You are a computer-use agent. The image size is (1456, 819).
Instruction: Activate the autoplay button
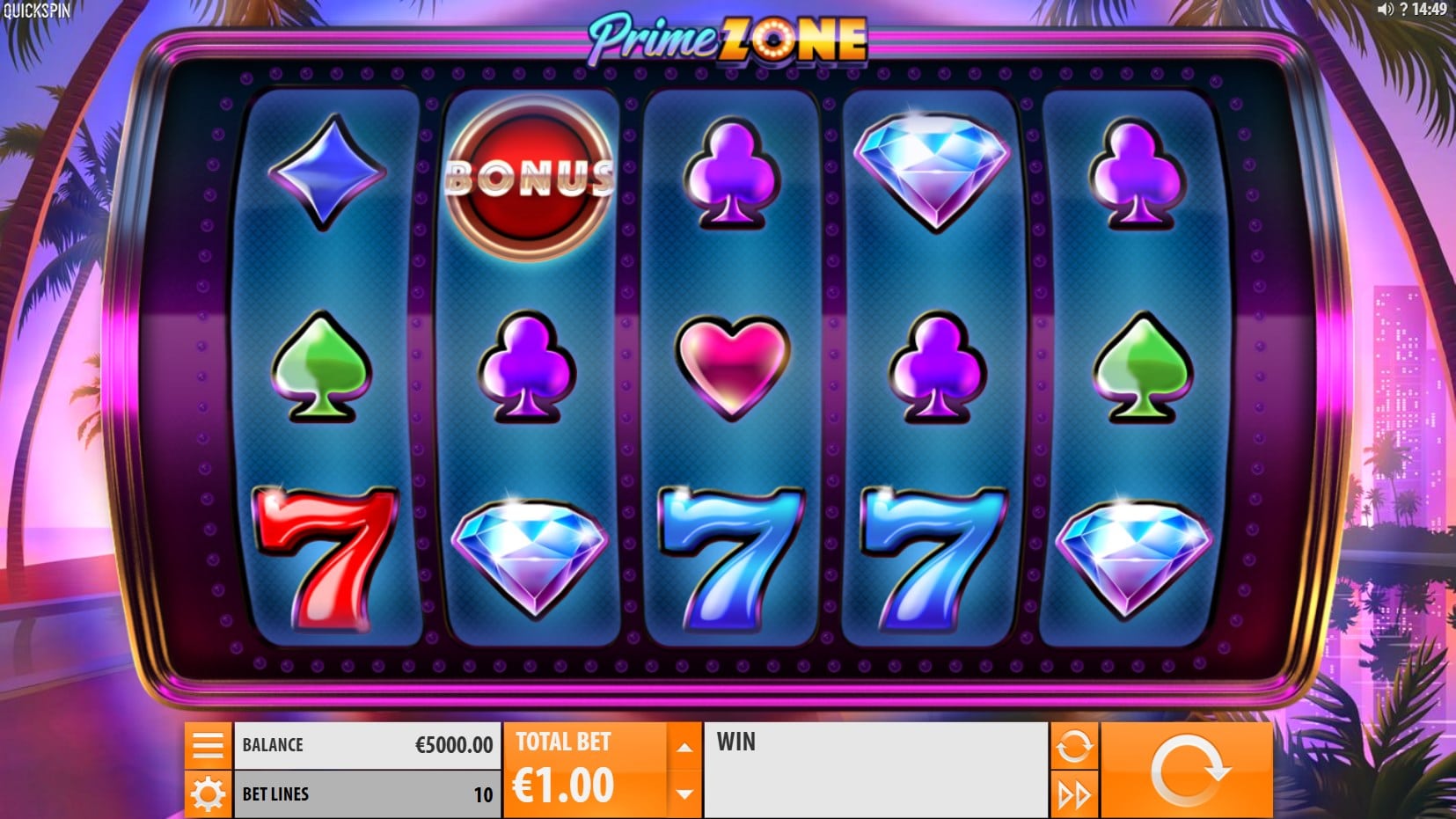1073,747
